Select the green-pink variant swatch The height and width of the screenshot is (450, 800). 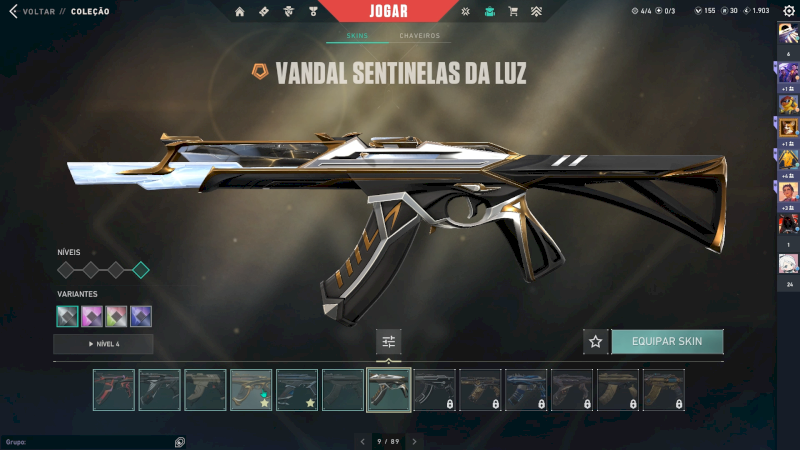point(116,316)
